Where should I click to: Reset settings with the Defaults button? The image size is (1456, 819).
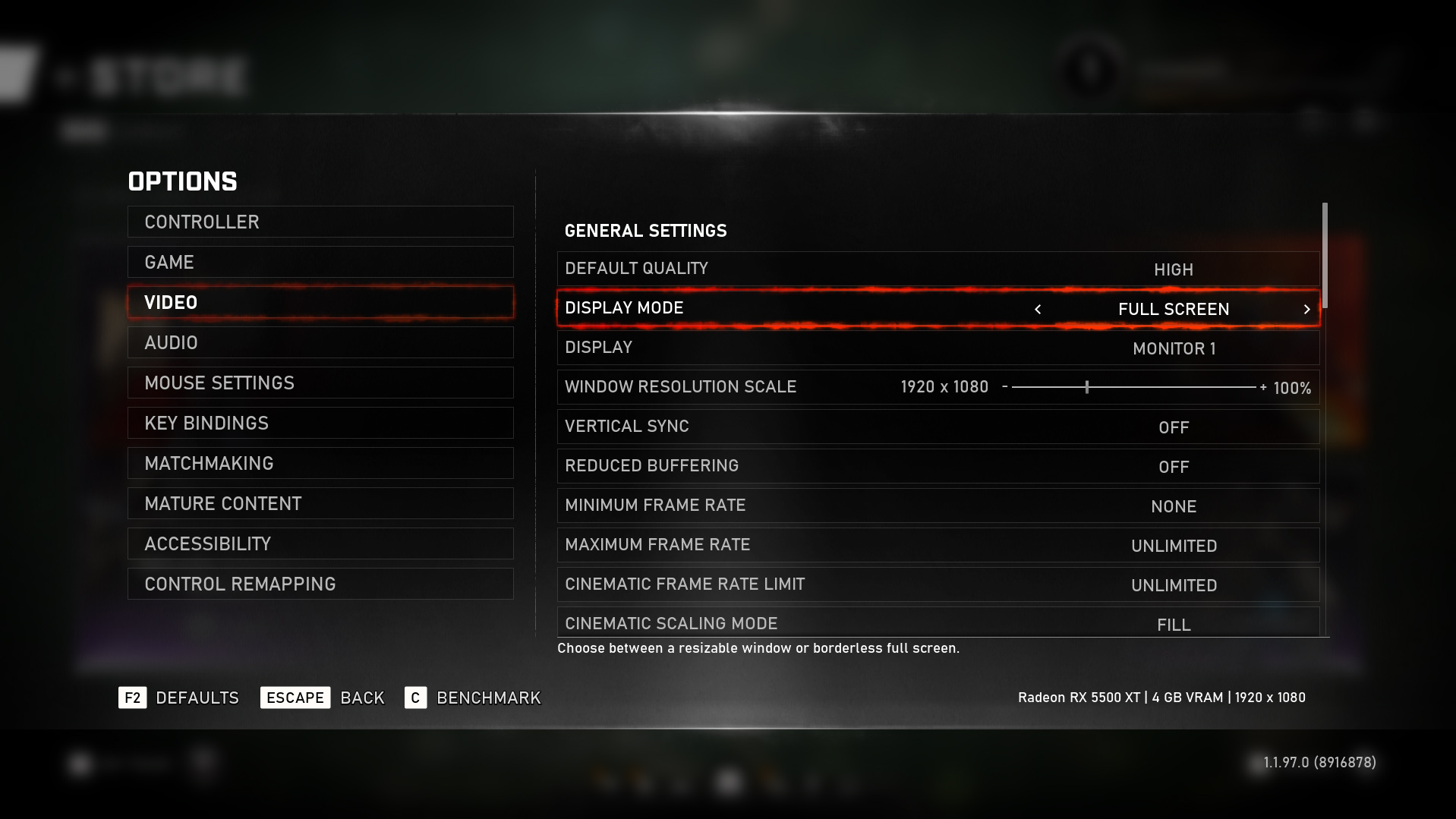[179, 698]
